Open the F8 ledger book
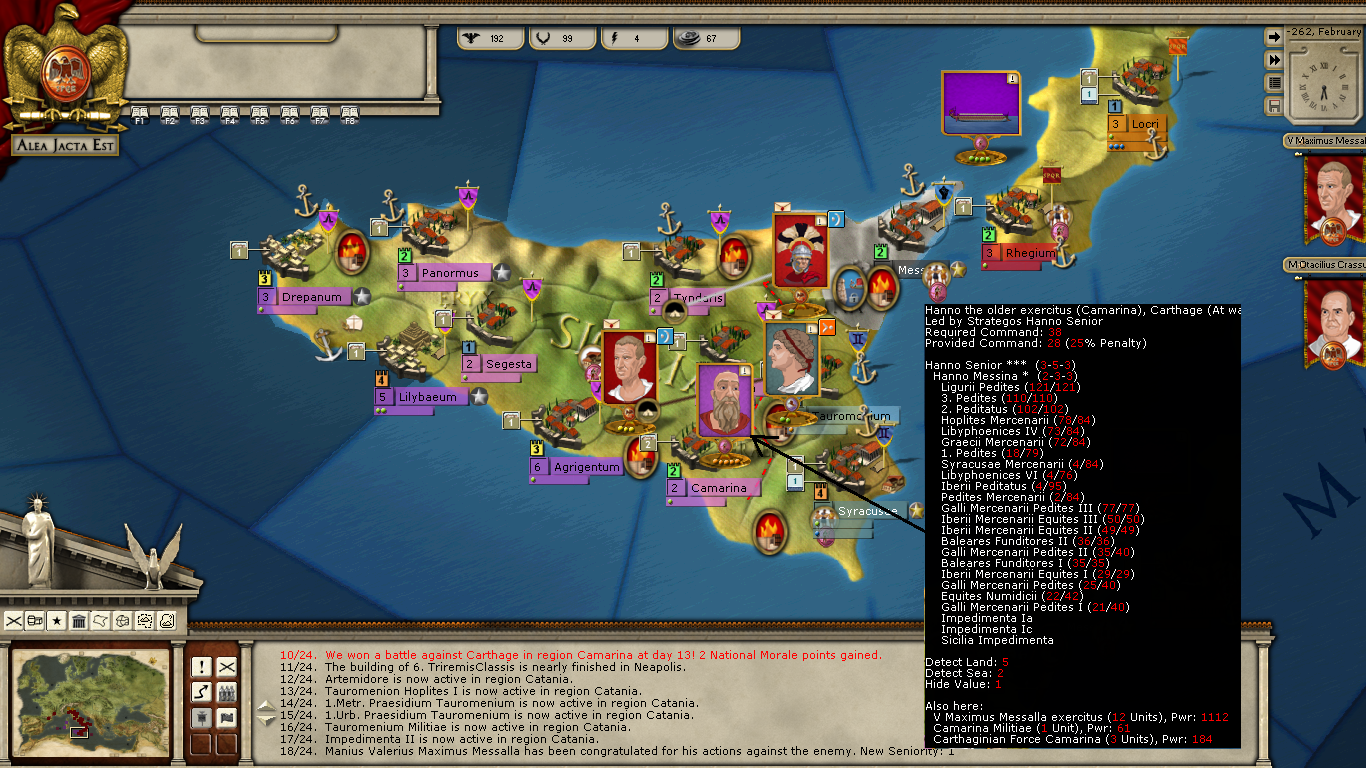 tap(349, 113)
